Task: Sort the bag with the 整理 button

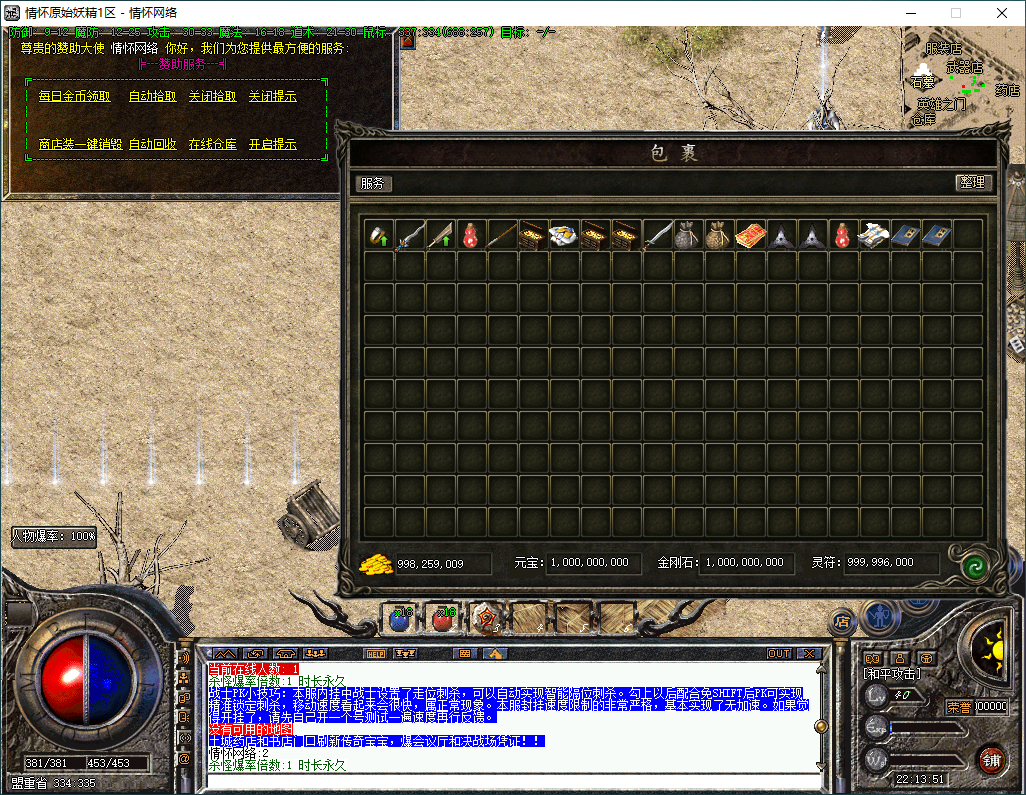Action: [972, 183]
